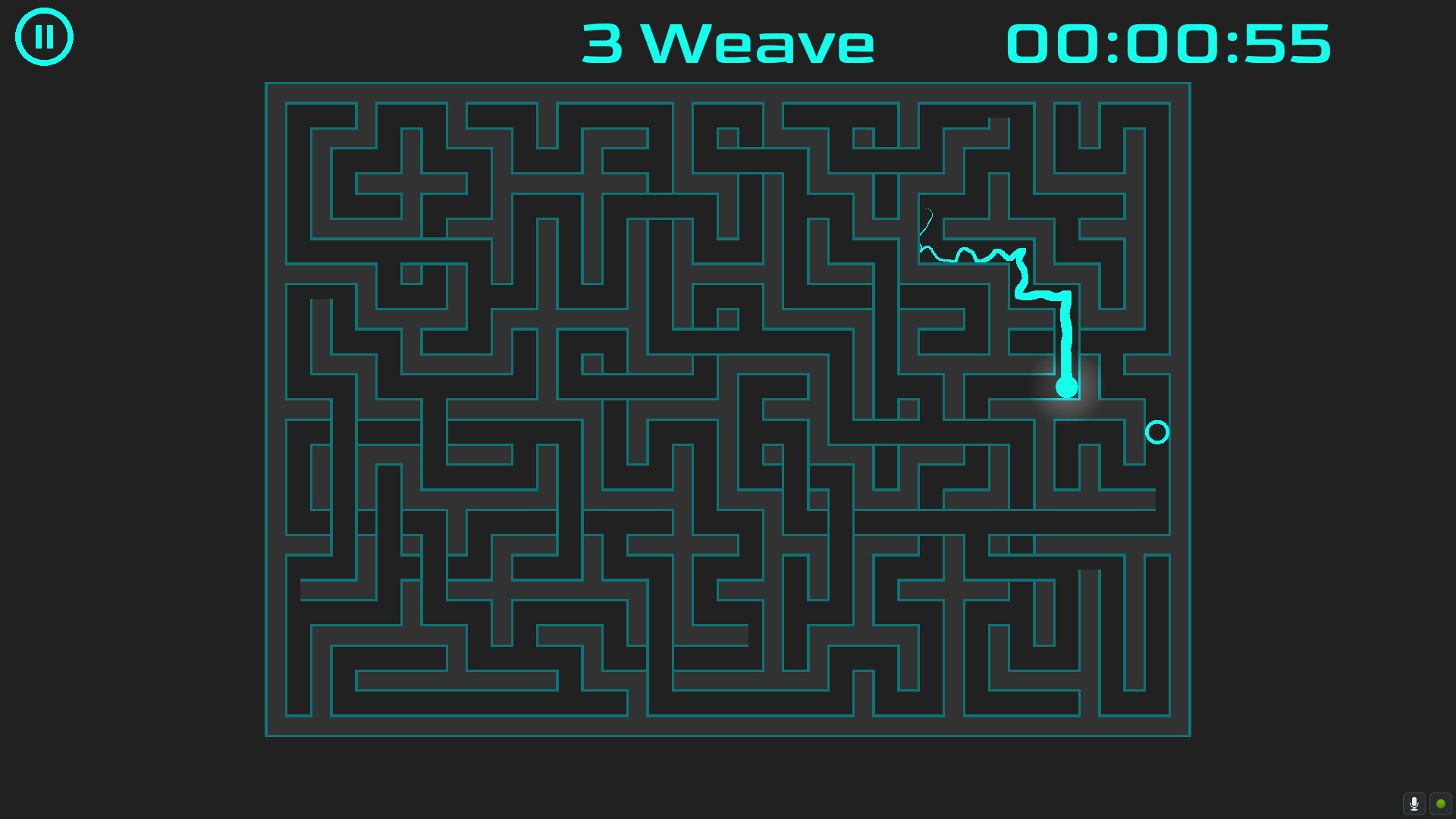The image size is (1456, 819).
Task: Click the center of the maze grid
Action: pyautogui.click(x=728, y=408)
